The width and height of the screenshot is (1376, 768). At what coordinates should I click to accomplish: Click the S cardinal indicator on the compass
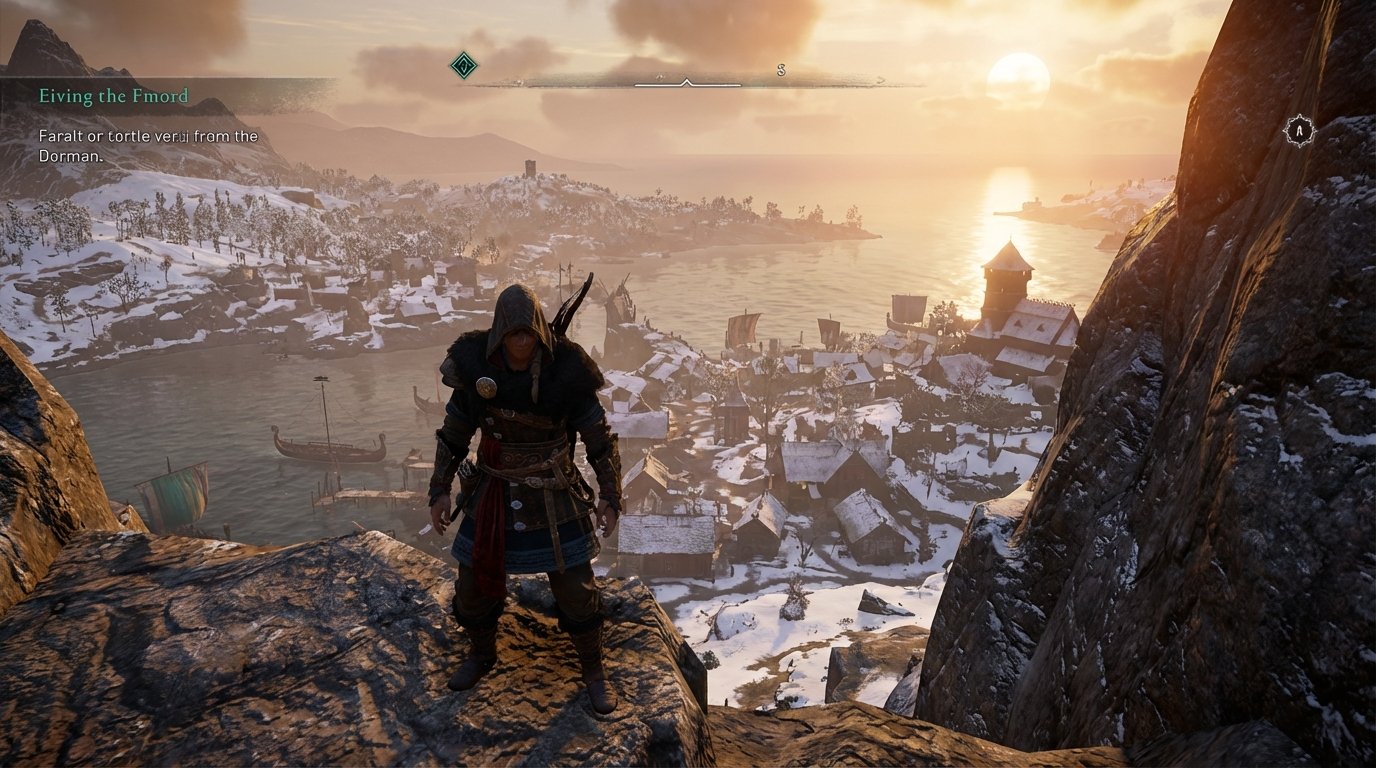tap(779, 72)
